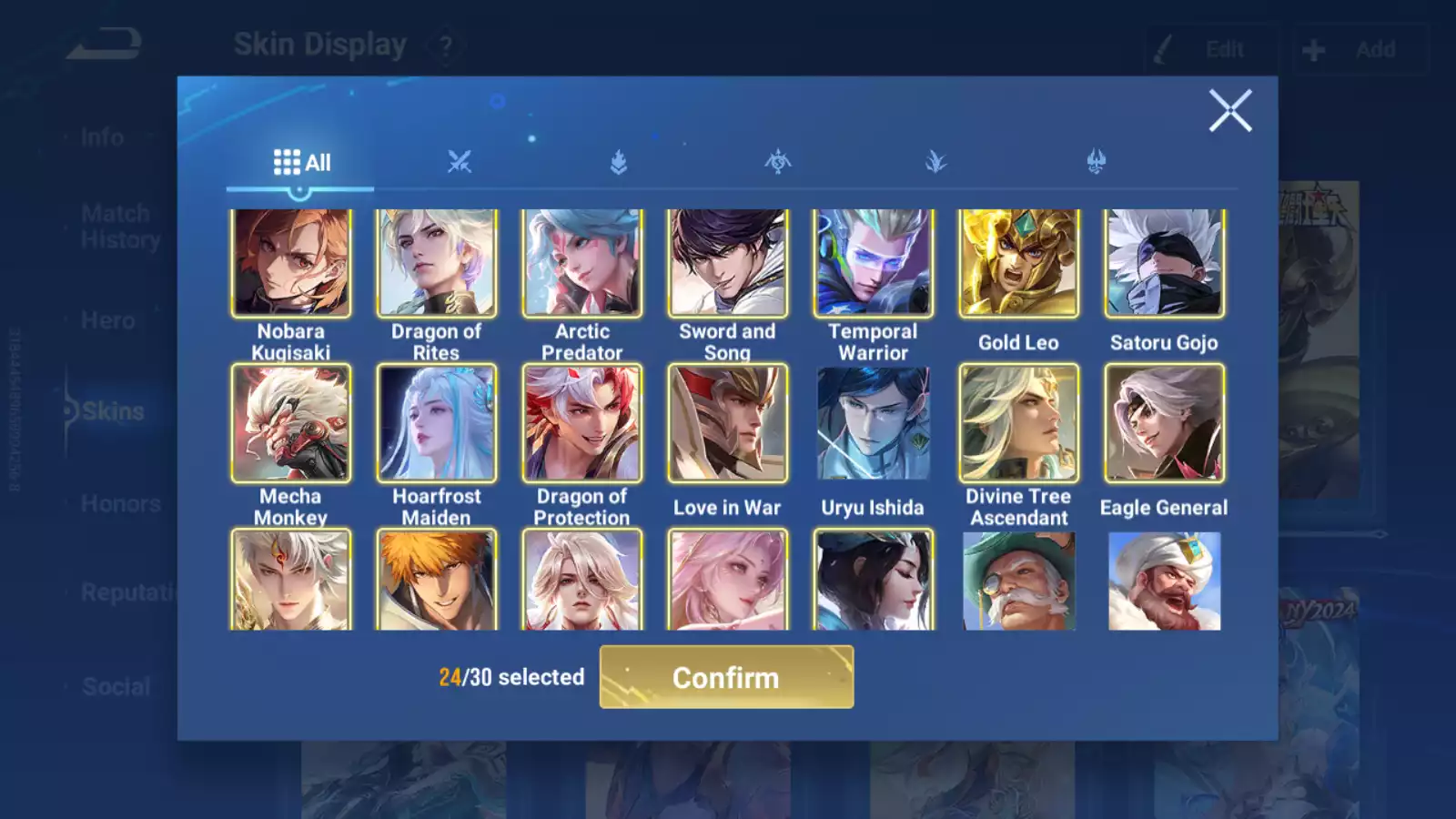Image resolution: width=1456 pixels, height=819 pixels.
Task: Add the turbaned bearded man skin
Action: pyautogui.click(x=1164, y=581)
